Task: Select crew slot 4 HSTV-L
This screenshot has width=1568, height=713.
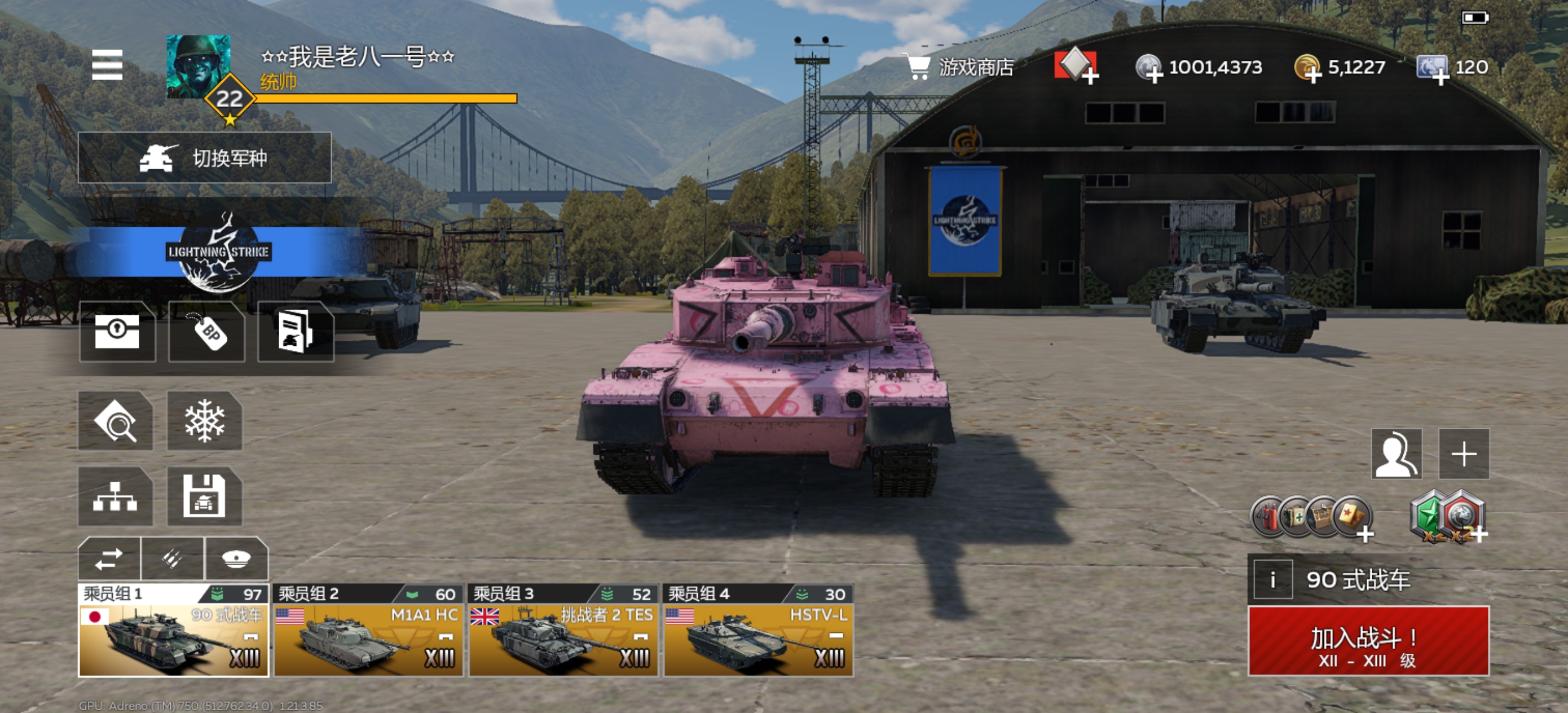Action: [758, 631]
